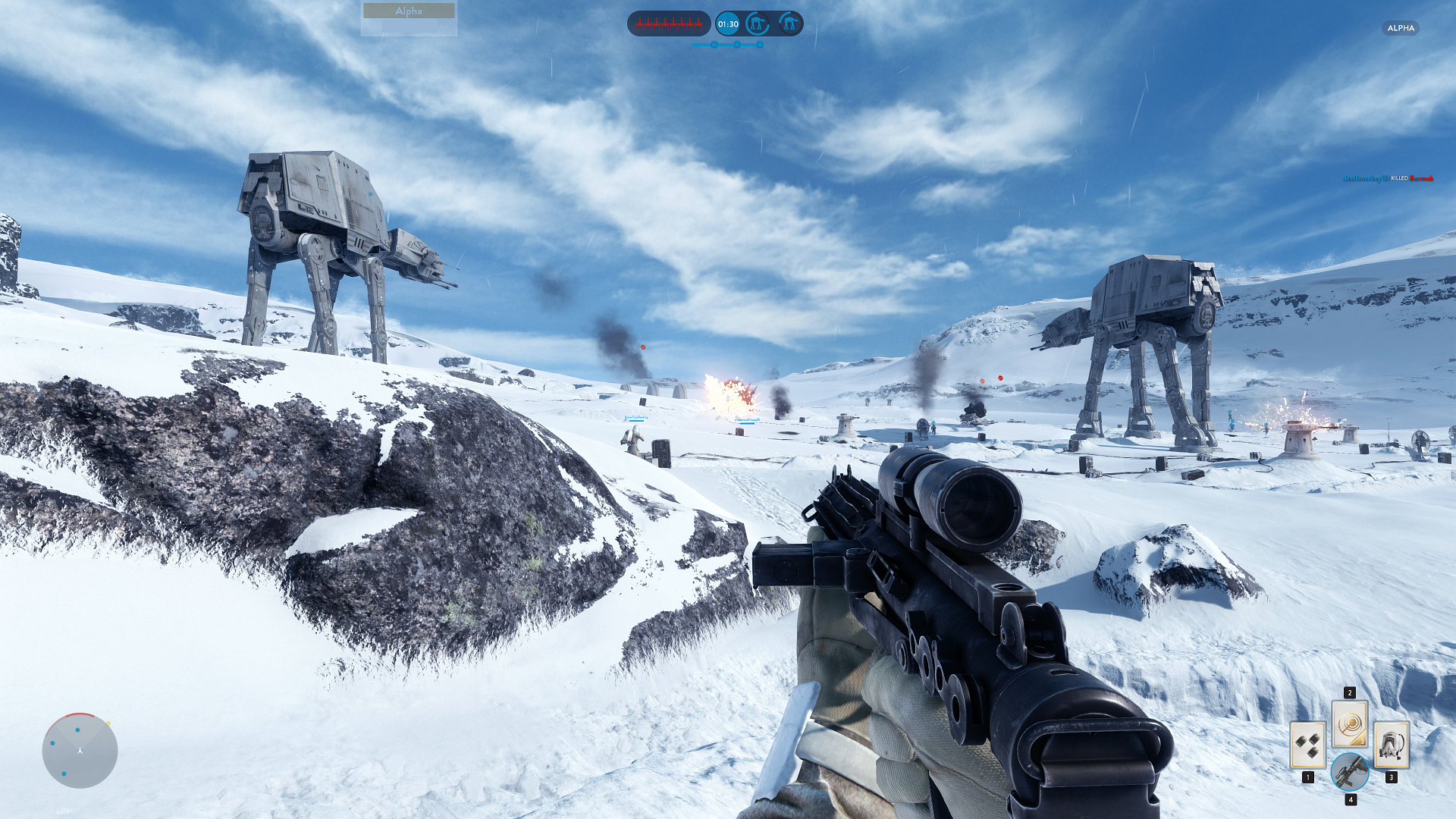
Task: Expand the quantity badge on the ion torpedo card
Action: 1362,742
